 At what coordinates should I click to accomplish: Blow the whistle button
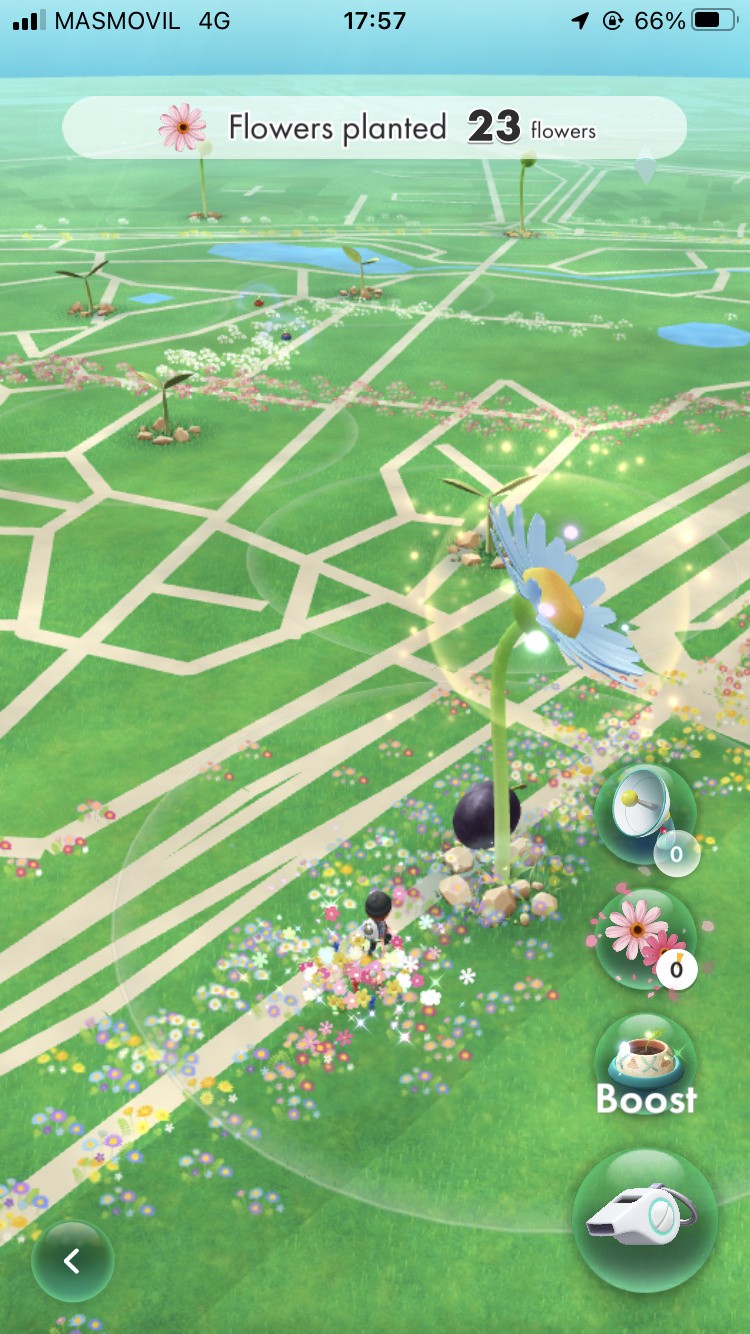pyautogui.click(x=644, y=1220)
